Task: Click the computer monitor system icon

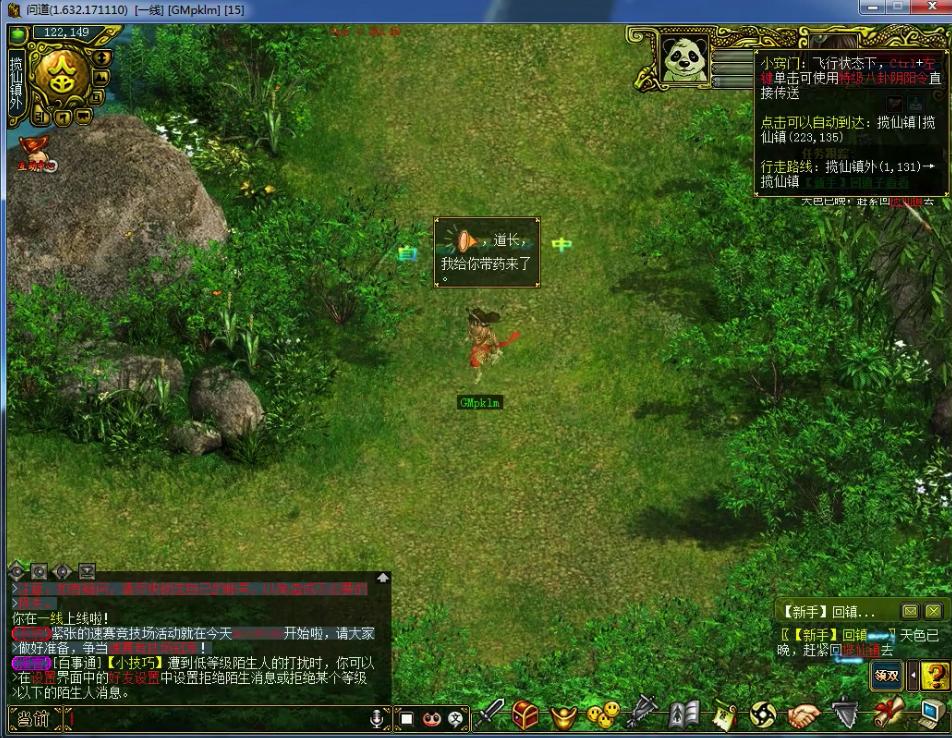Action: 930,714
